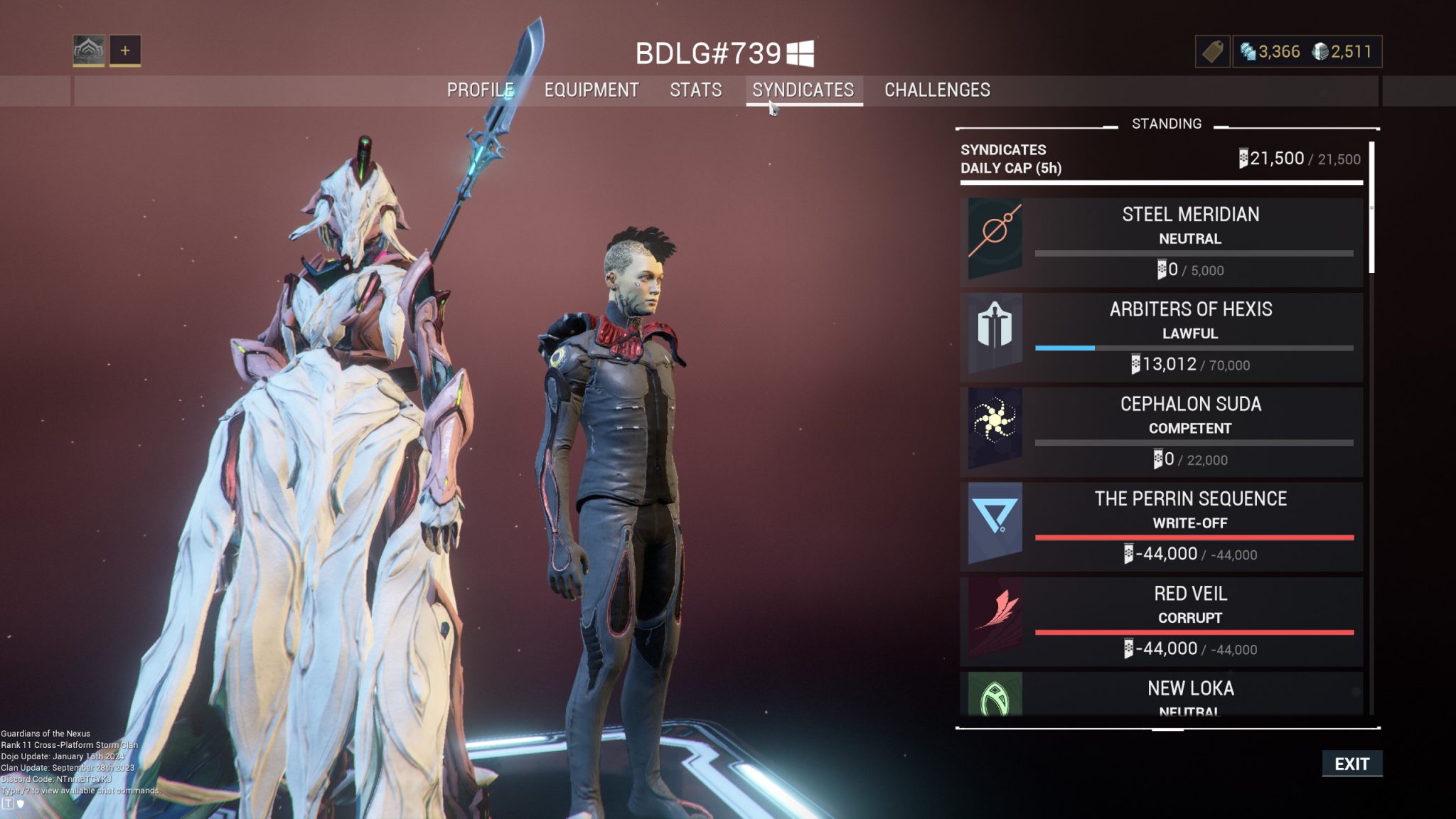Open the CHALLENGES tab
The height and width of the screenshot is (819, 1456).
(x=936, y=90)
